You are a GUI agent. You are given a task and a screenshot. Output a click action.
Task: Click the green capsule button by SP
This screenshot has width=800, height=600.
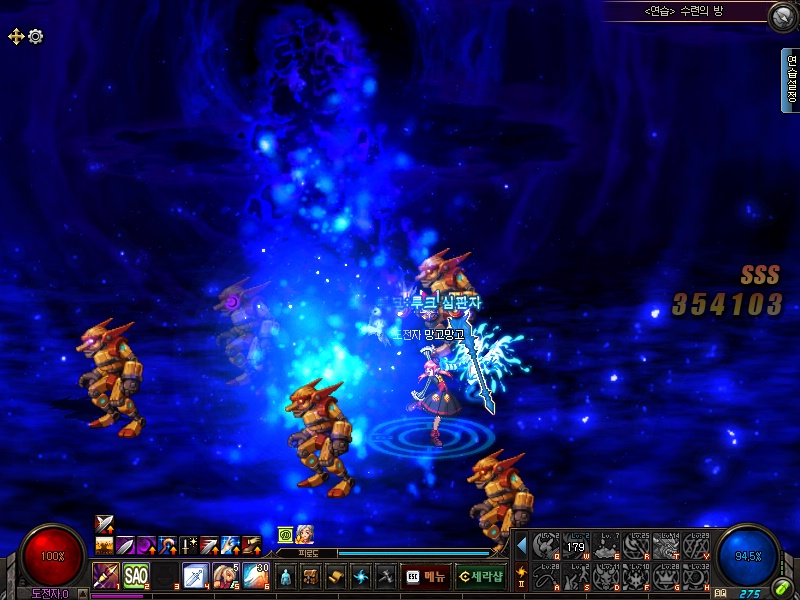(780, 589)
